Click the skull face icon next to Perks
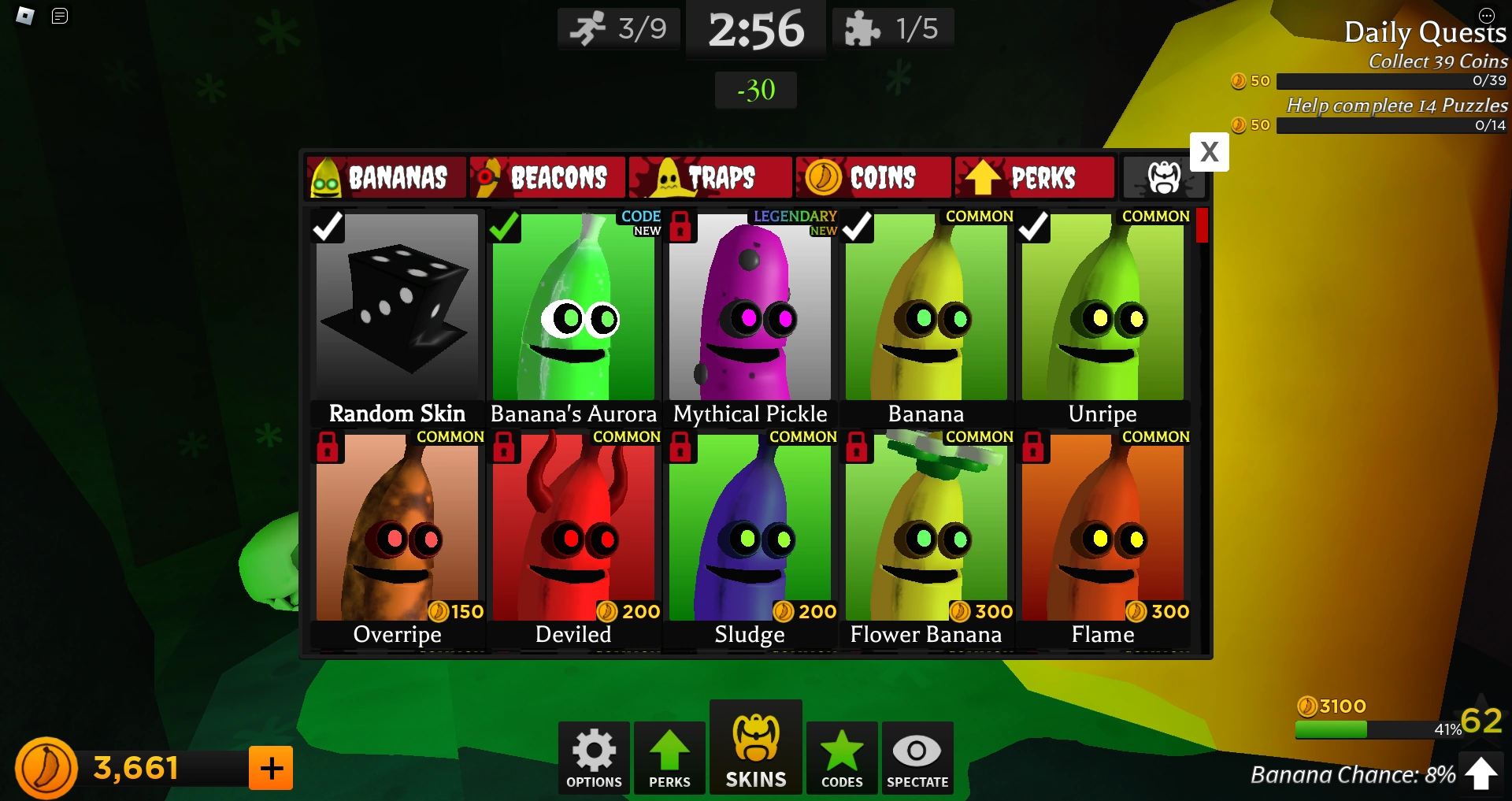1512x801 pixels. (x=1164, y=177)
